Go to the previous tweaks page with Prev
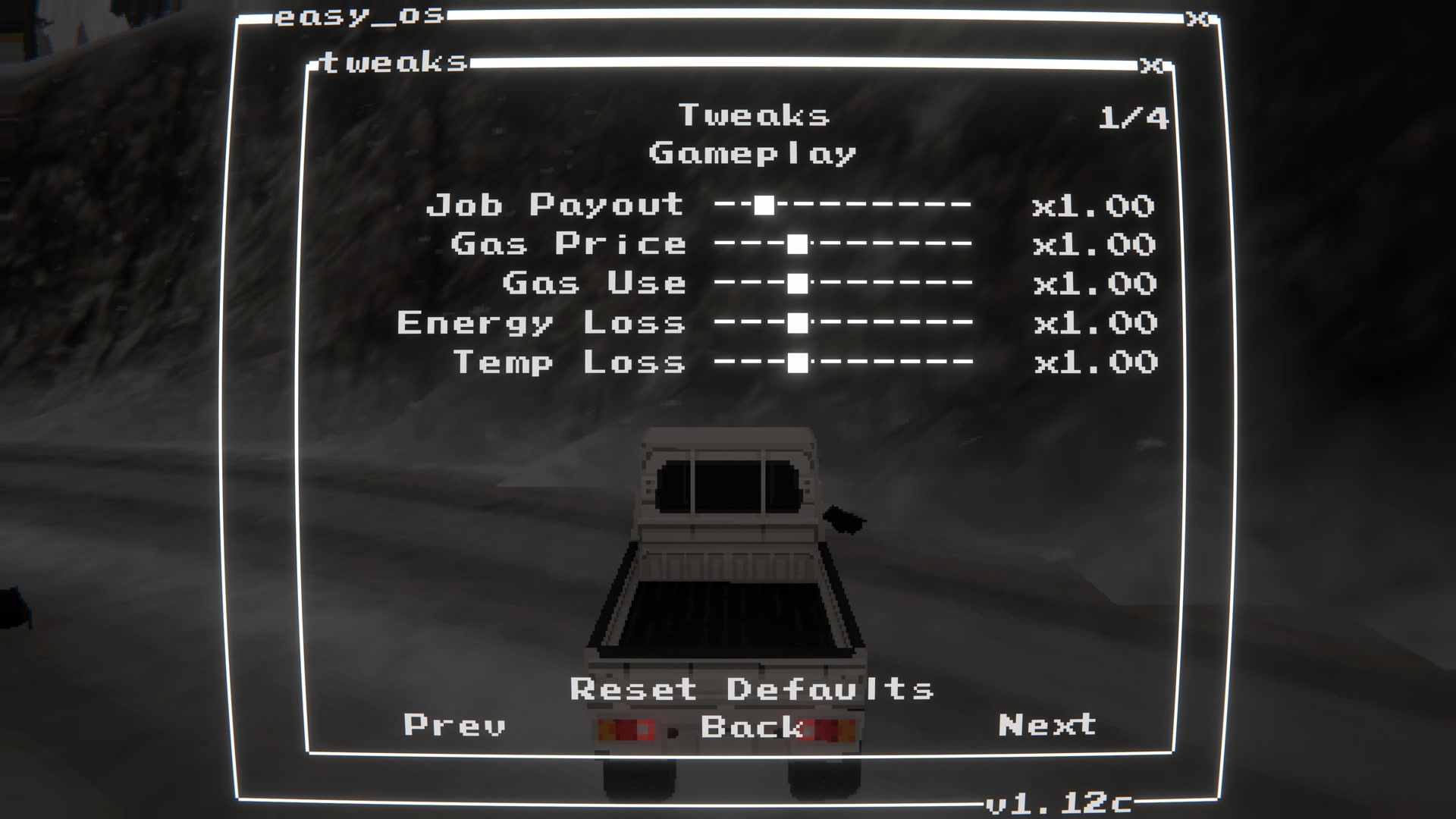 click(455, 725)
